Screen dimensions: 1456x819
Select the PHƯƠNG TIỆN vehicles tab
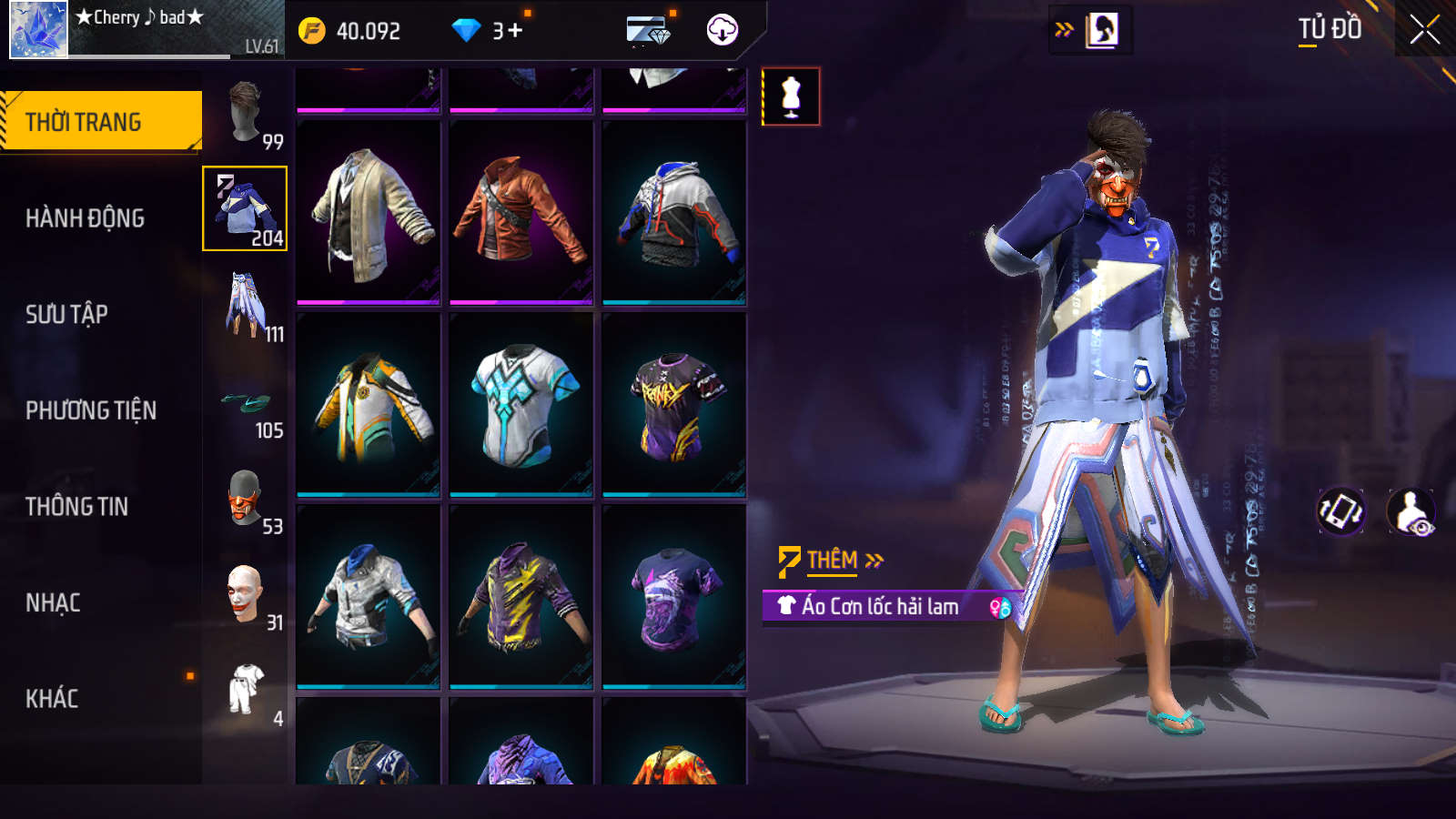[x=91, y=410]
